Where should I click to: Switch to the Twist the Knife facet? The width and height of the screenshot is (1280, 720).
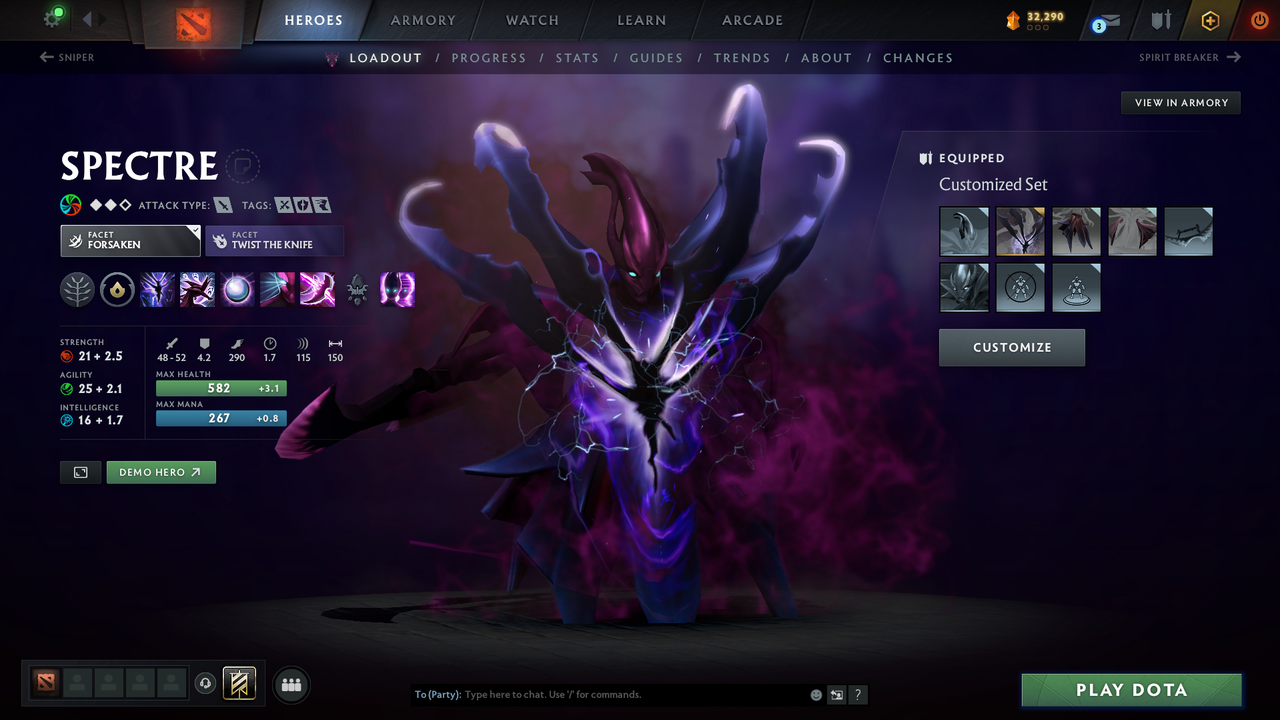(274, 241)
